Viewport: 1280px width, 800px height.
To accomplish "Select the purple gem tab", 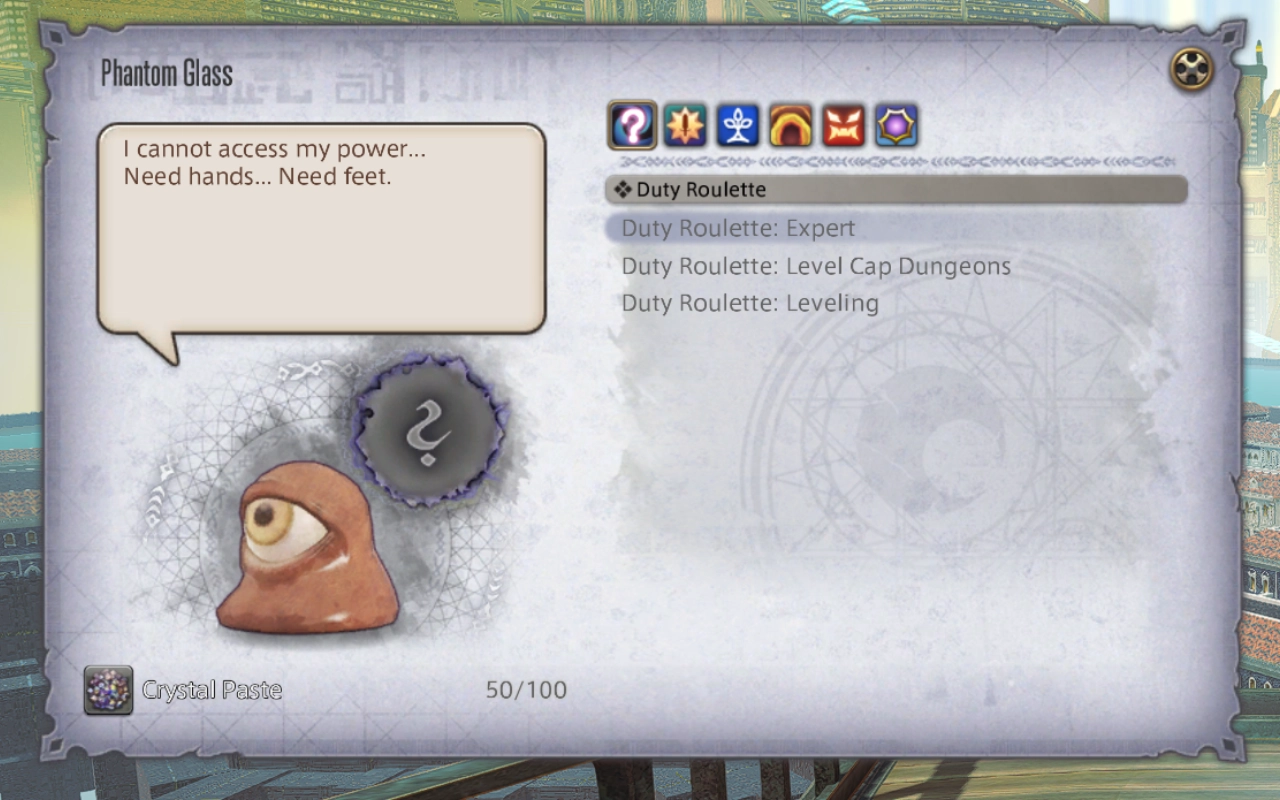I will [897, 126].
